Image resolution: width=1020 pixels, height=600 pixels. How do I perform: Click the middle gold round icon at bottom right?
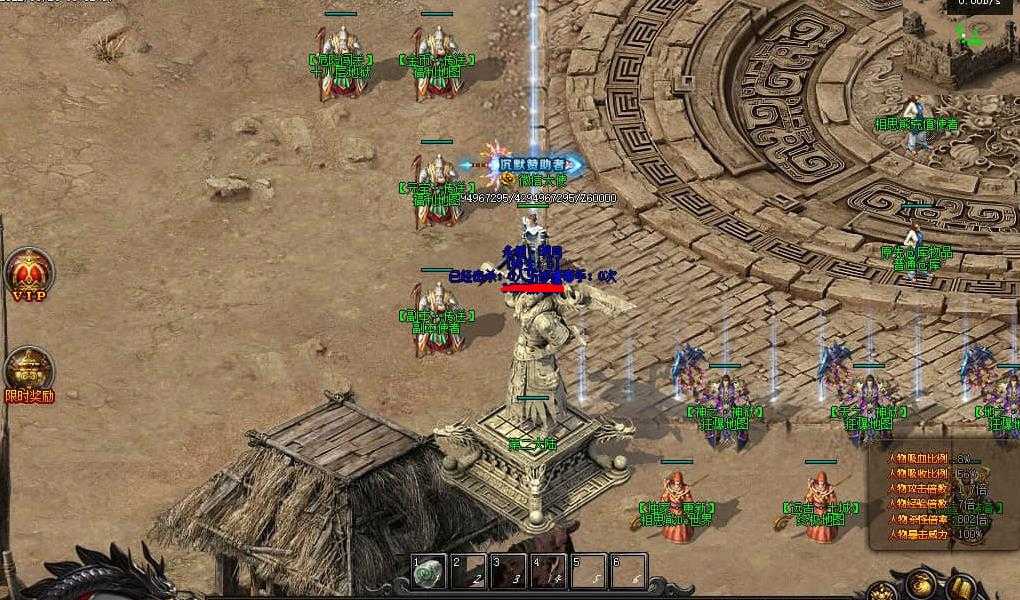tap(922, 585)
